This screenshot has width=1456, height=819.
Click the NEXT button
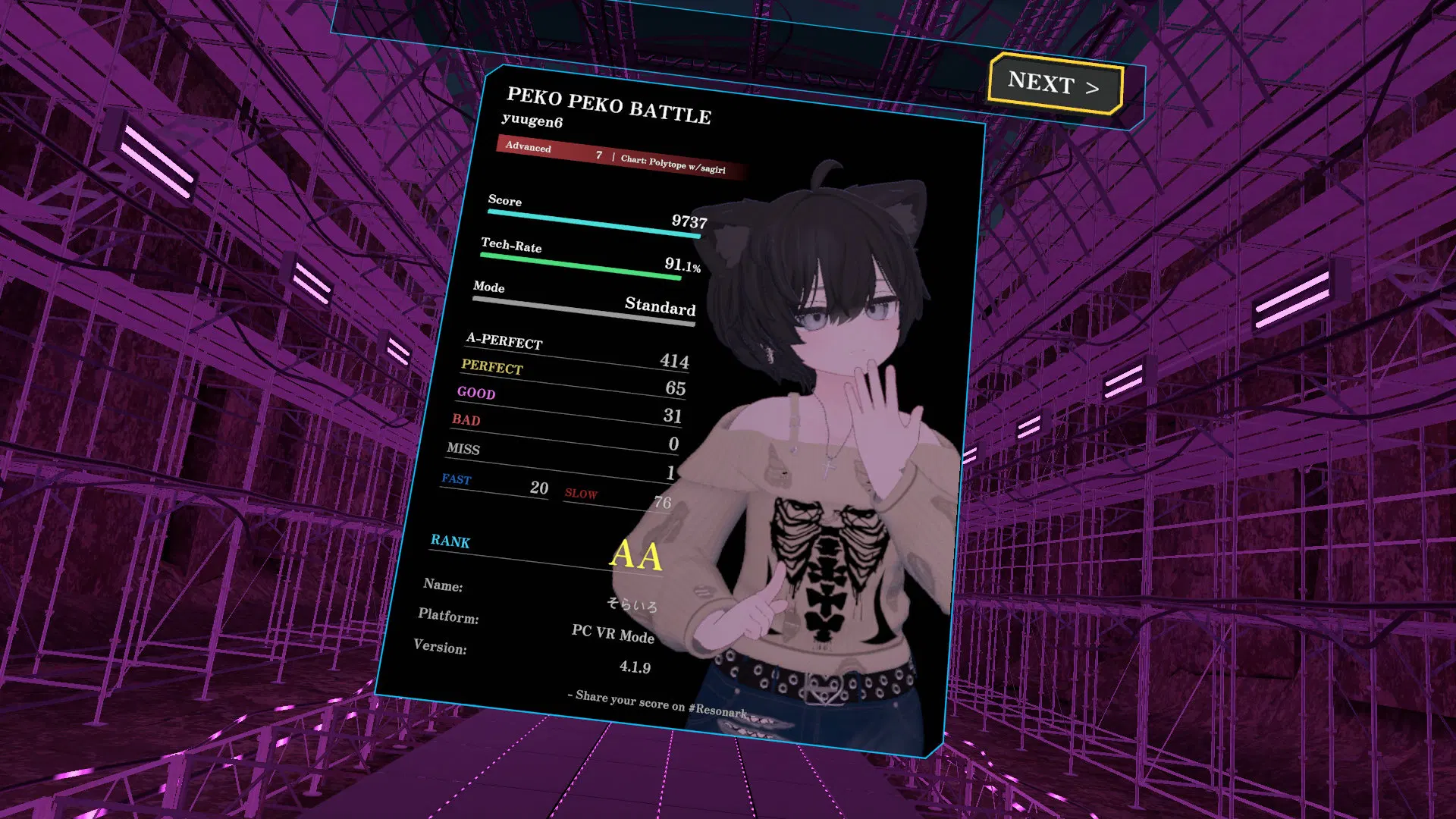tap(1055, 84)
